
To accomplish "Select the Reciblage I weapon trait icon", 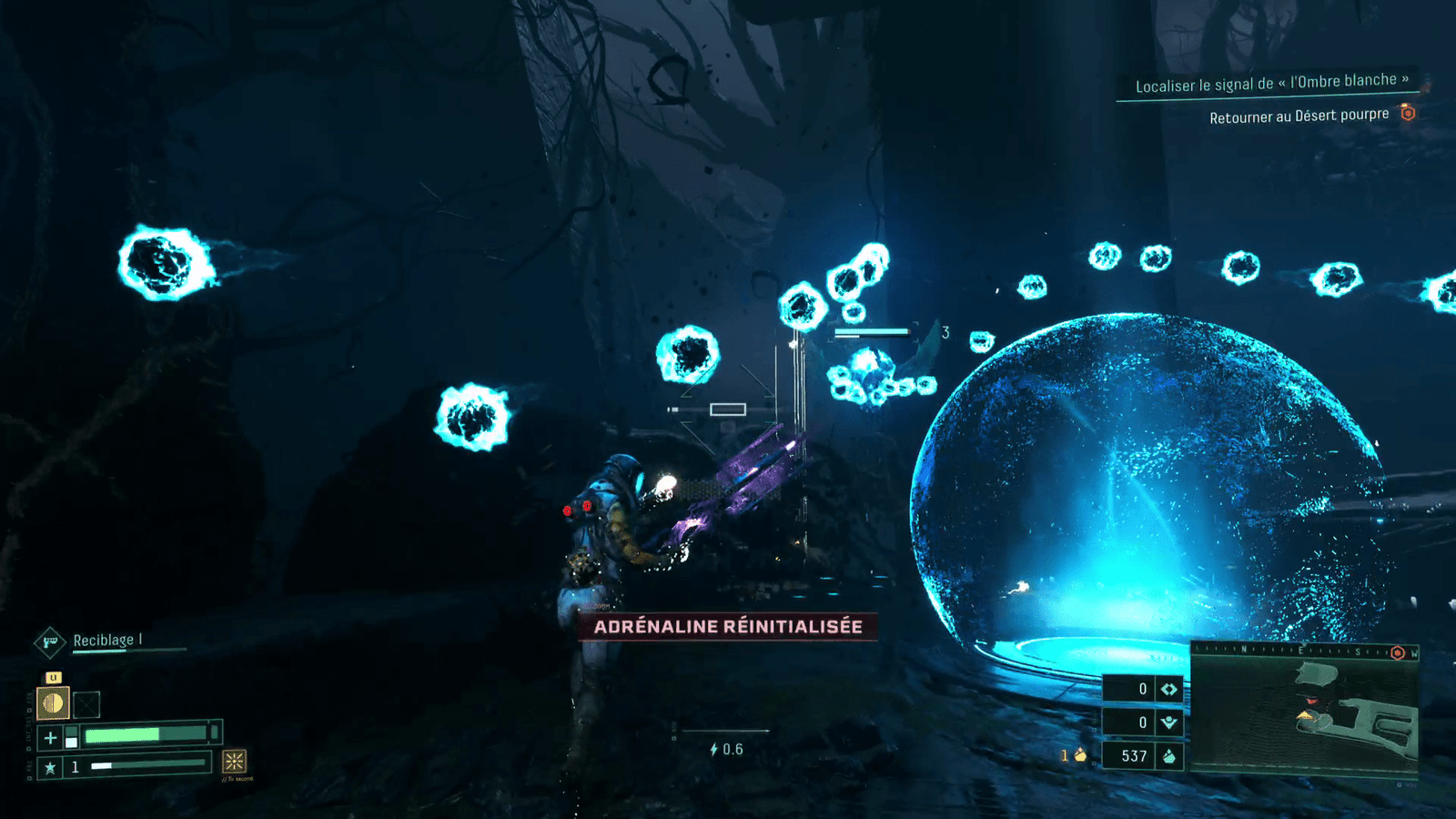I will click(50, 642).
